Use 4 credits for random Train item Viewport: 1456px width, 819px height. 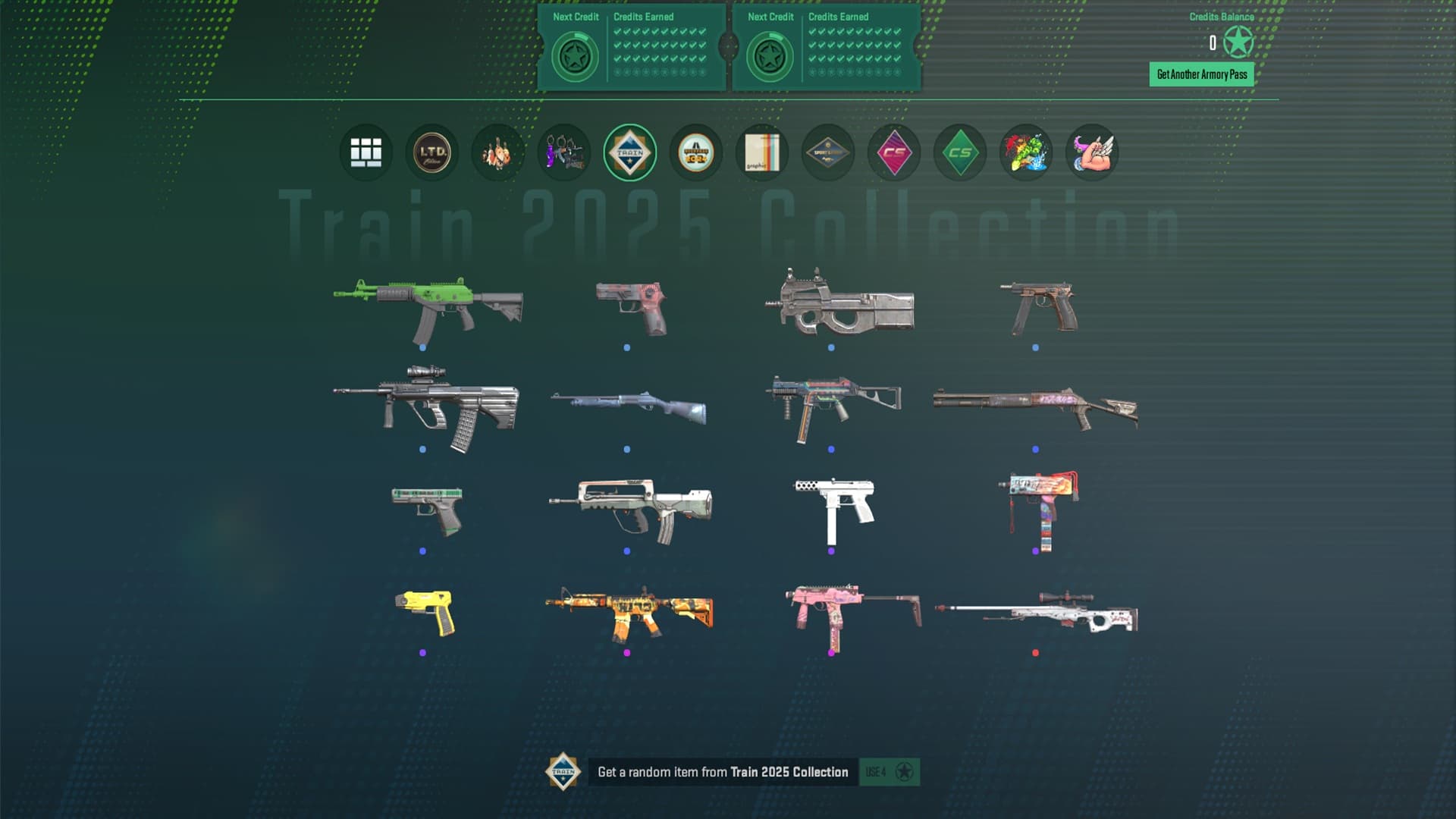[889, 772]
